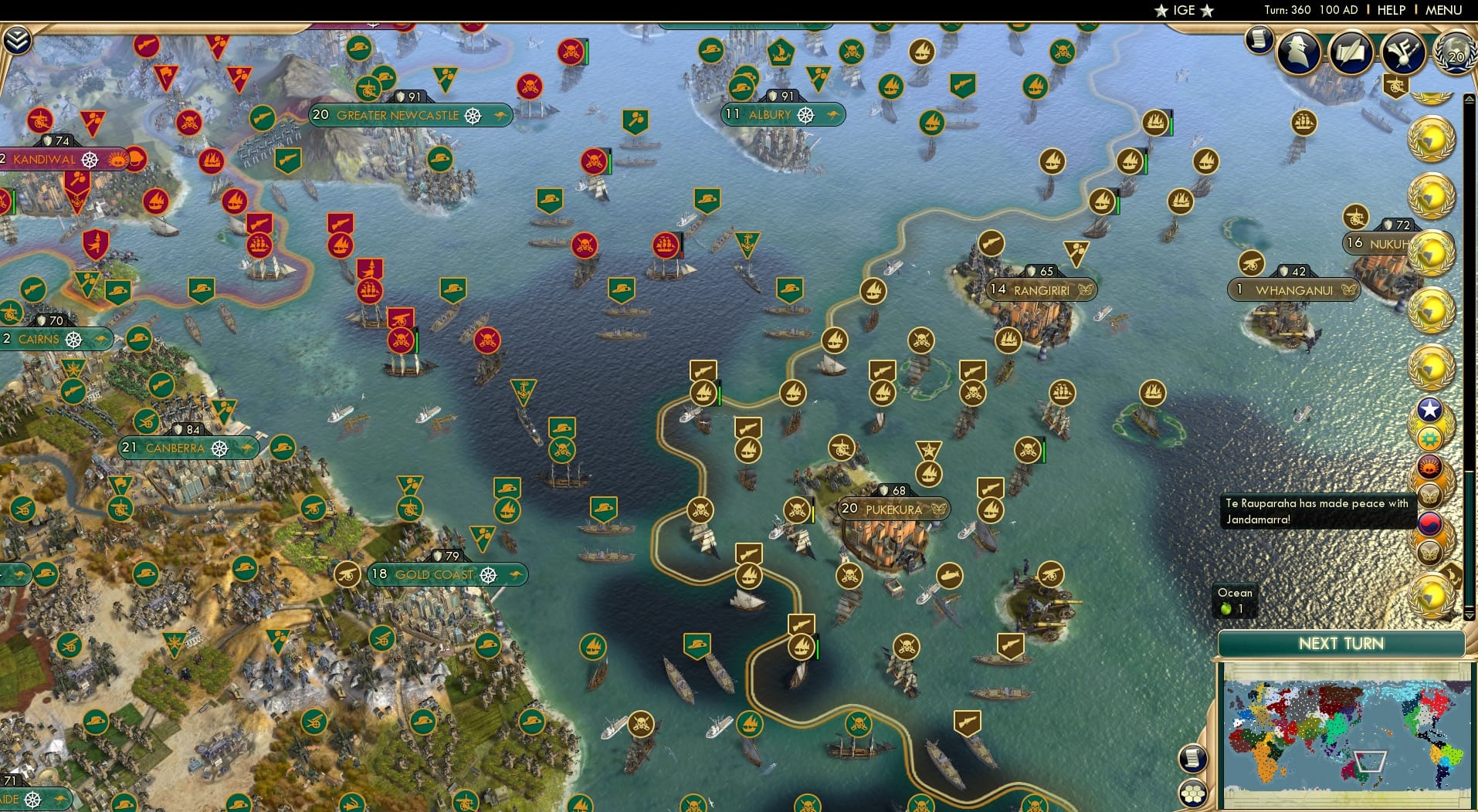Click the IGE button at top center
The image size is (1478, 812).
tap(1184, 10)
